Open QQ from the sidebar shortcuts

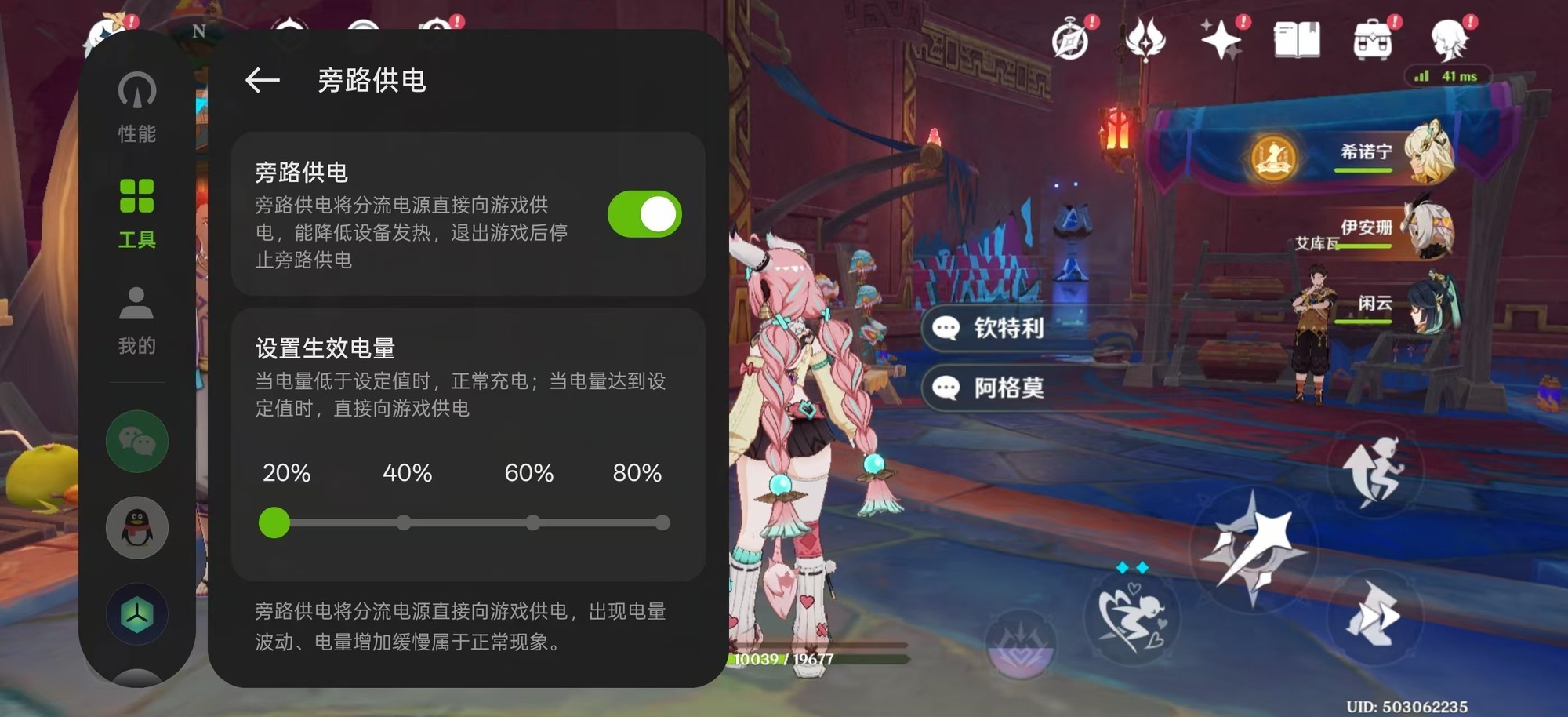[x=136, y=528]
